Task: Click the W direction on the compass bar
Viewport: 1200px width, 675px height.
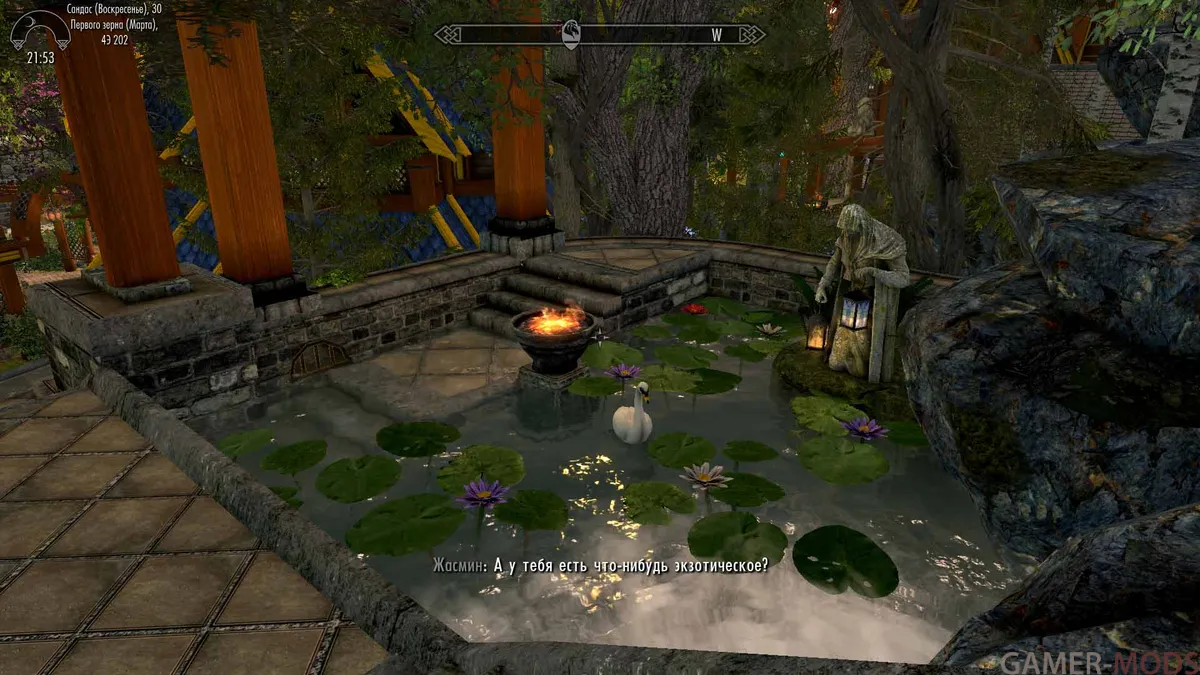Action: point(716,34)
